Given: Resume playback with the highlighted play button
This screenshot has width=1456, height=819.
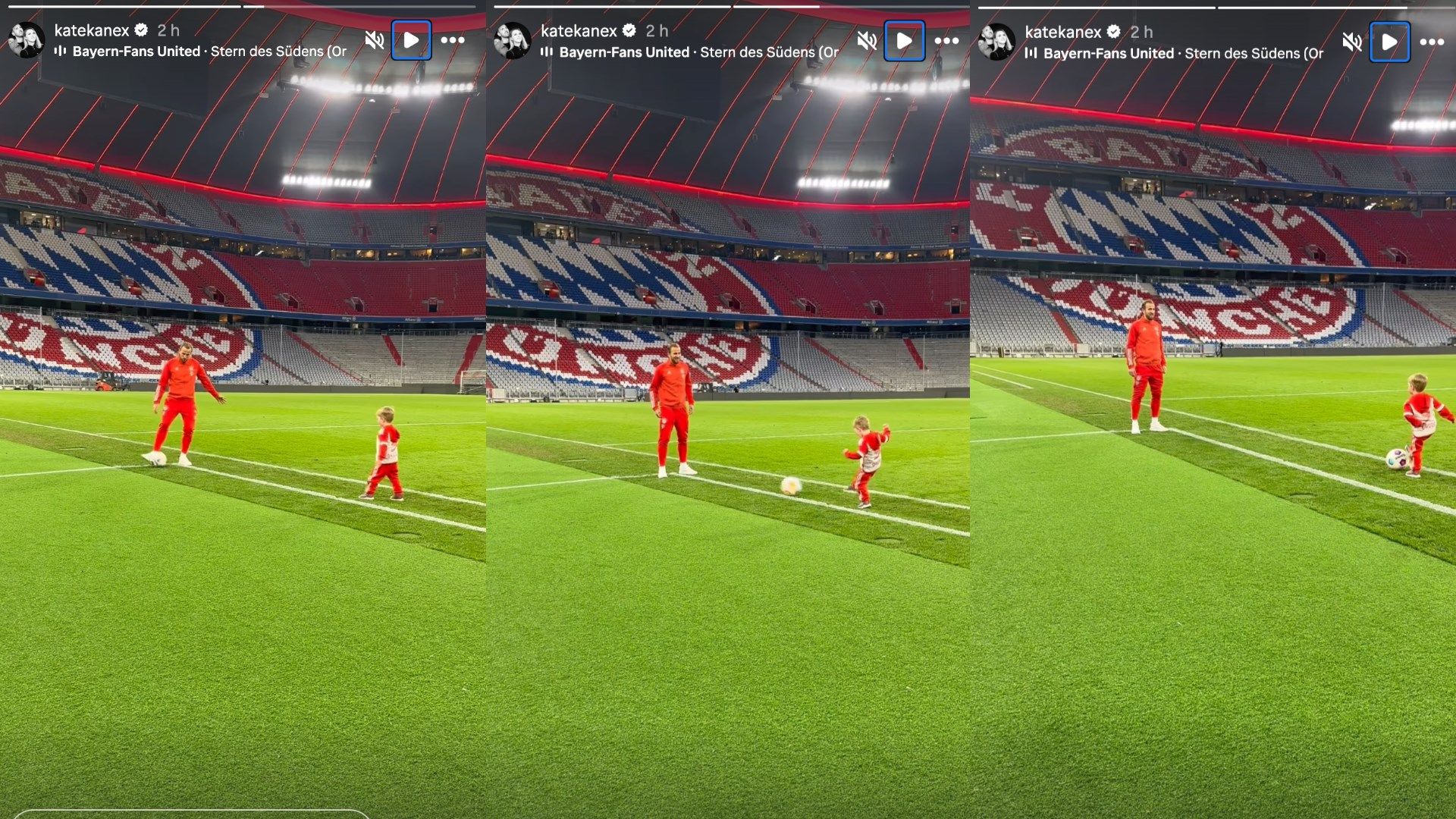Looking at the screenshot, I should 413,42.
